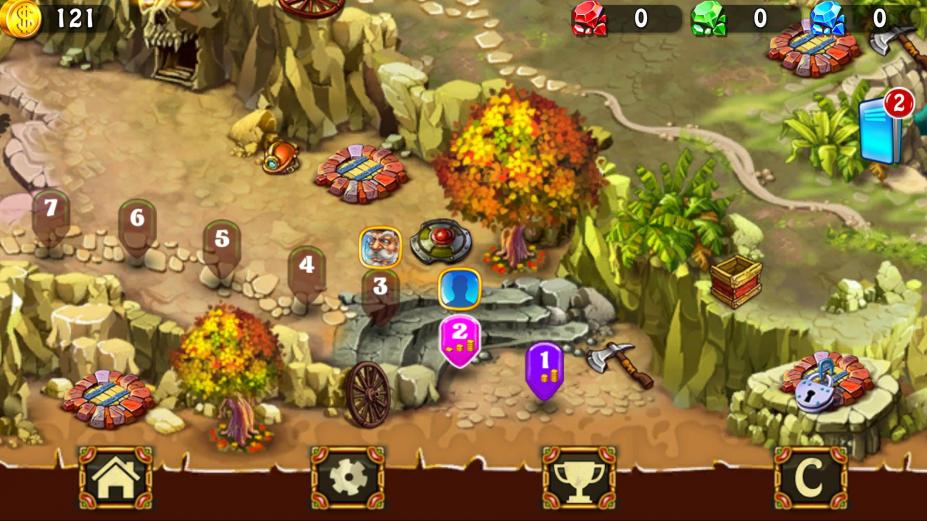Click the bearded old man portrait
This screenshot has width=927, height=521.
[x=380, y=246]
